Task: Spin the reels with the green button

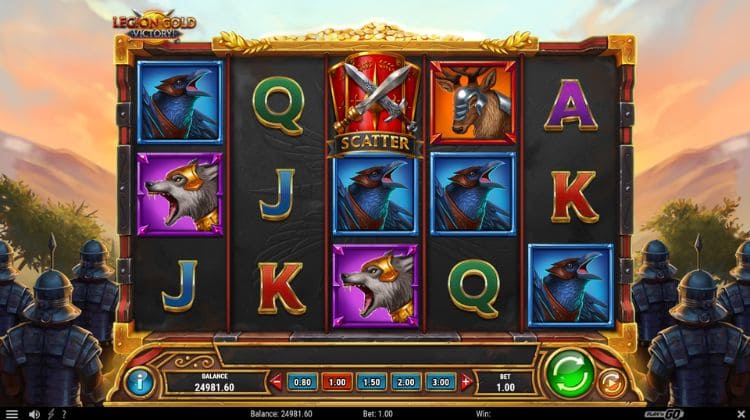Action: click(x=569, y=375)
